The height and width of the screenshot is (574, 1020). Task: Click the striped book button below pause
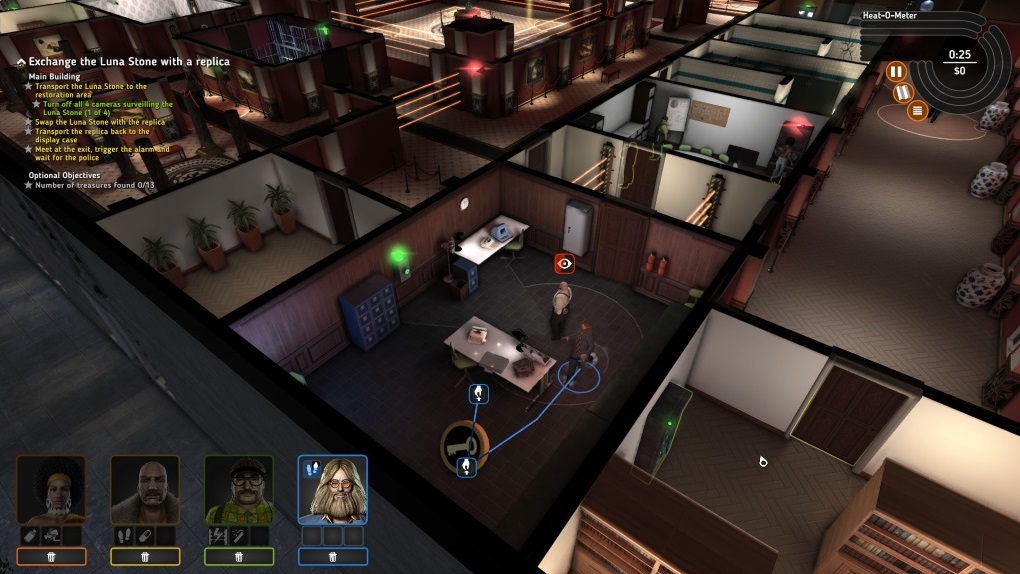[905, 93]
